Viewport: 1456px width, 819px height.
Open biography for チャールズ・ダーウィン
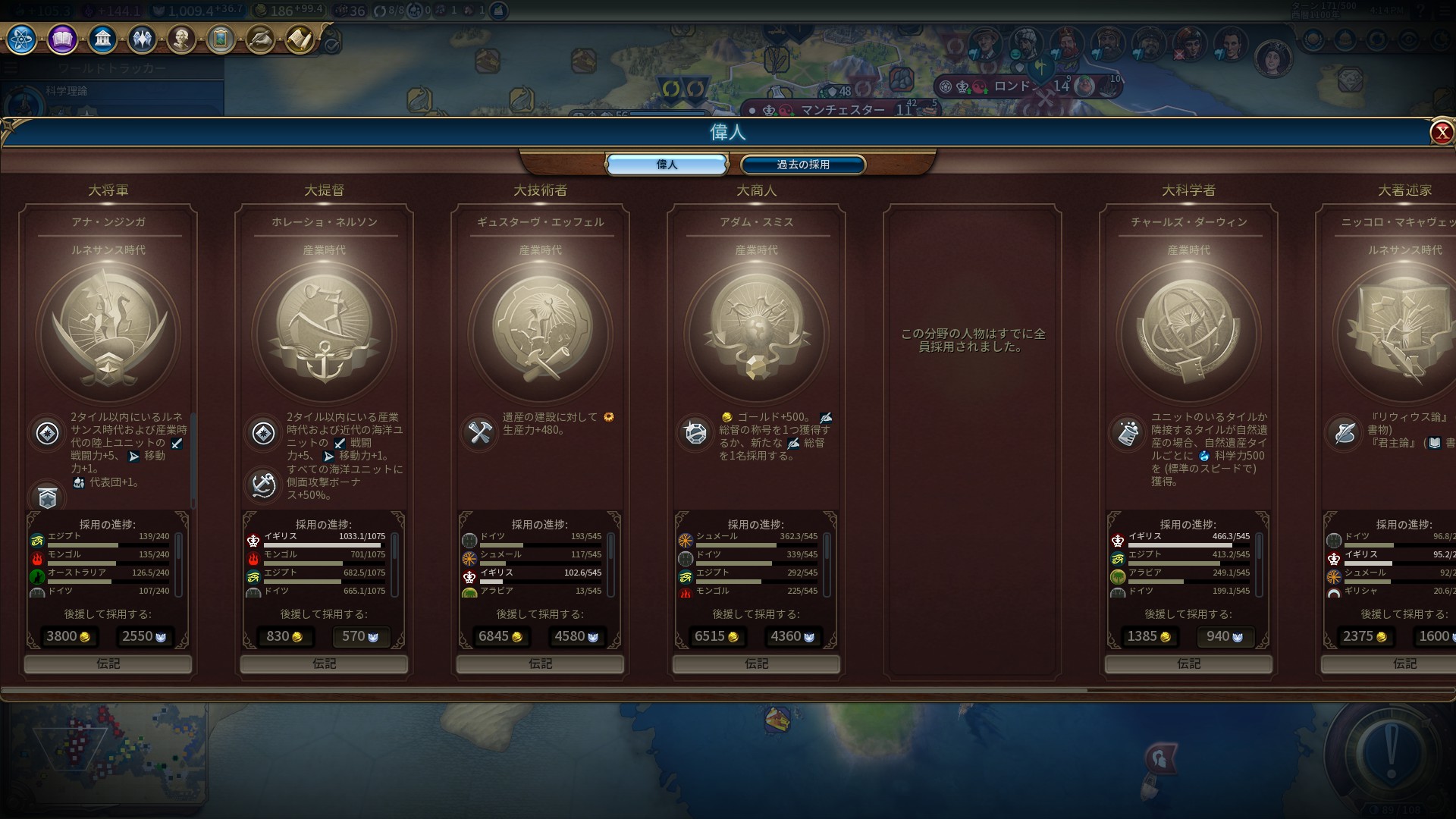[1188, 664]
